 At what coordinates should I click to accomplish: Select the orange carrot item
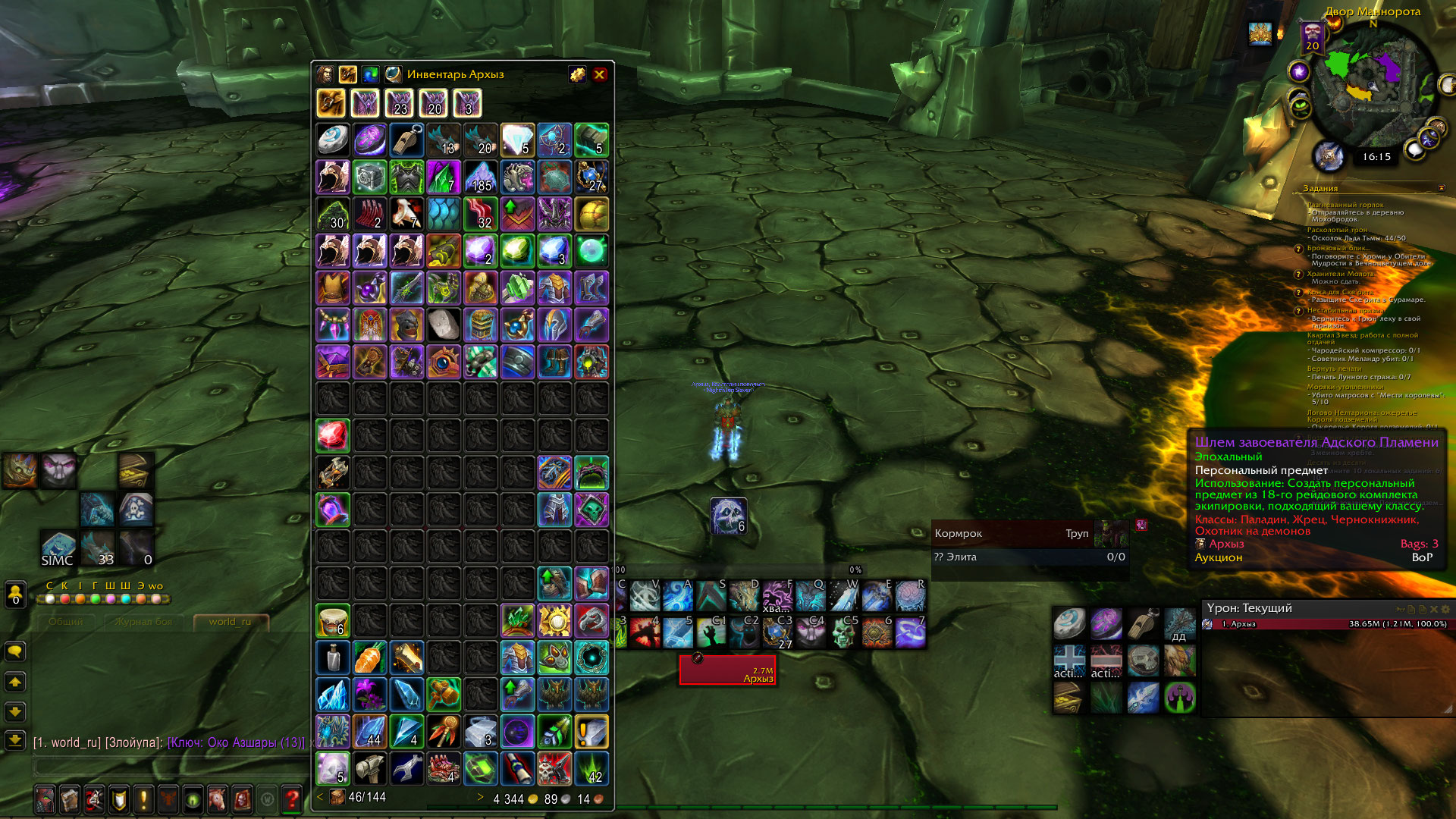point(369,657)
